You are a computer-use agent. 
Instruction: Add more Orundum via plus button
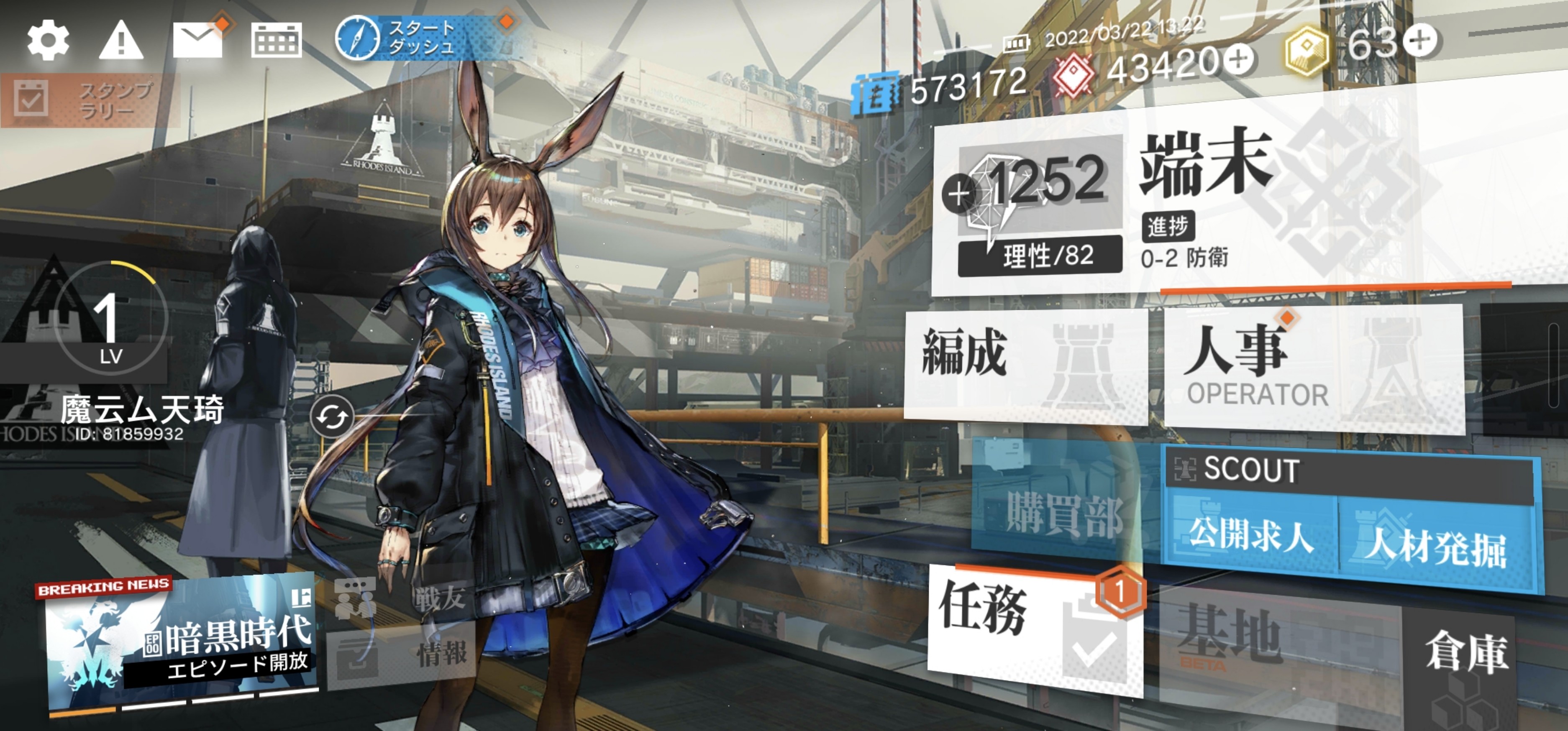tap(1239, 59)
